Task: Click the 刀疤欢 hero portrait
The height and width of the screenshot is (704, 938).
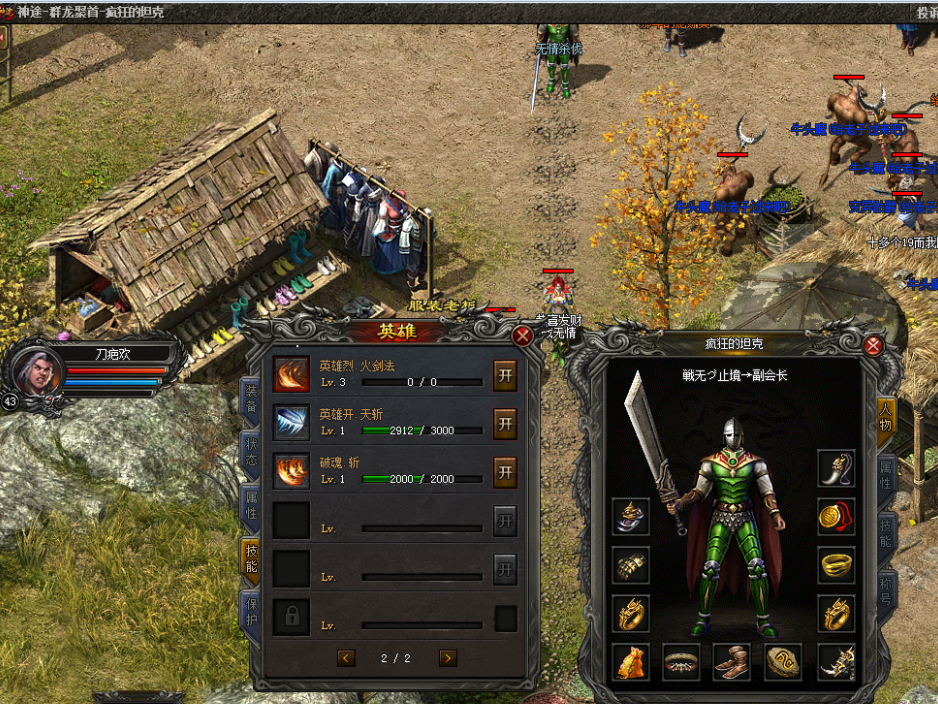Action: [x=40, y=371]
